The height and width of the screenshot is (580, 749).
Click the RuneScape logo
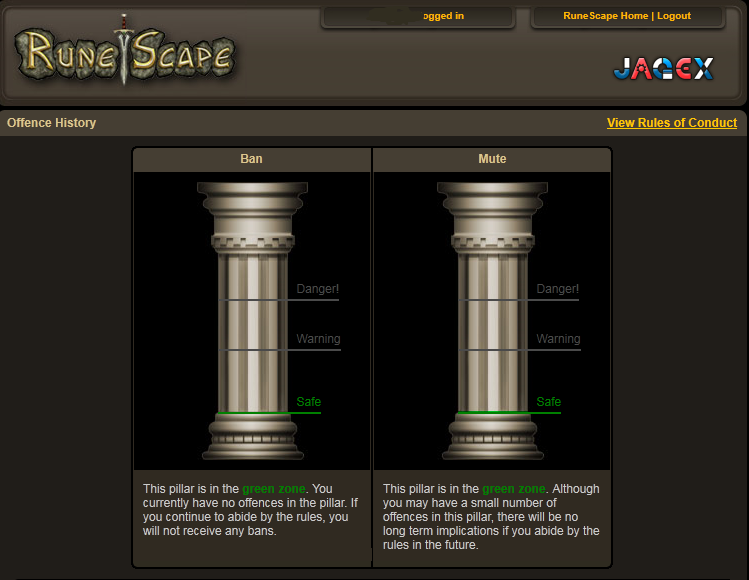tap(125, 54)
